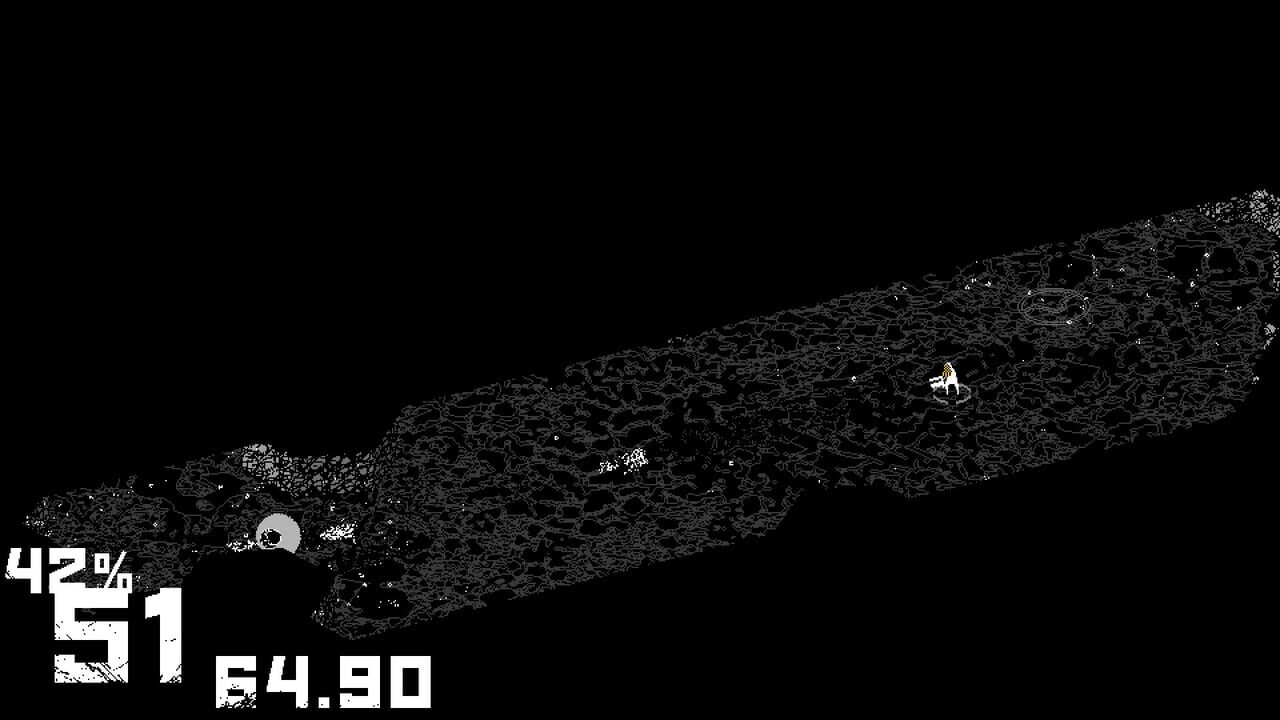This screenshot has height=720, width=1280.
Task: Select the white character sprite on the terrain
Action: pyautogui.click(x=948, y=378)
